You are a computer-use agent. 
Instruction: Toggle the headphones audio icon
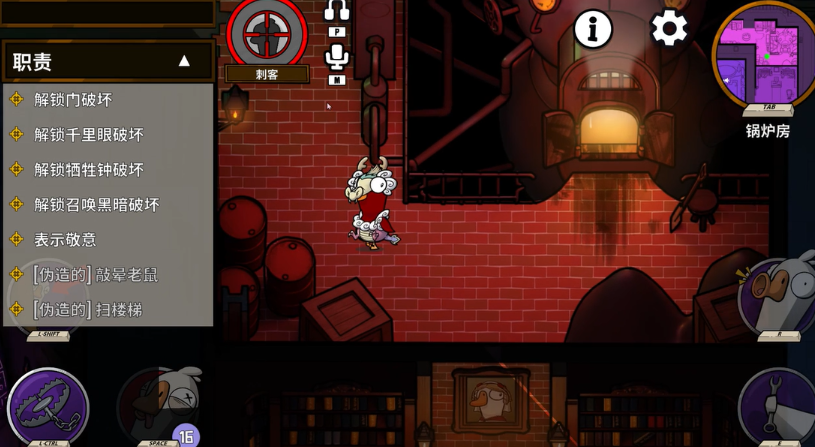click(x=337, y=11)
